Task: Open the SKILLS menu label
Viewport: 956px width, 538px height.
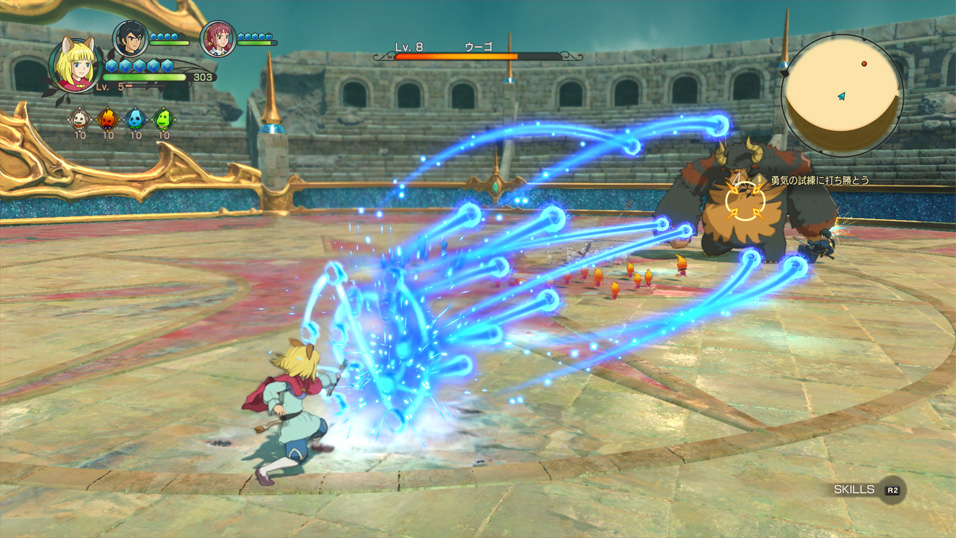Action: (x=855, y=490)
